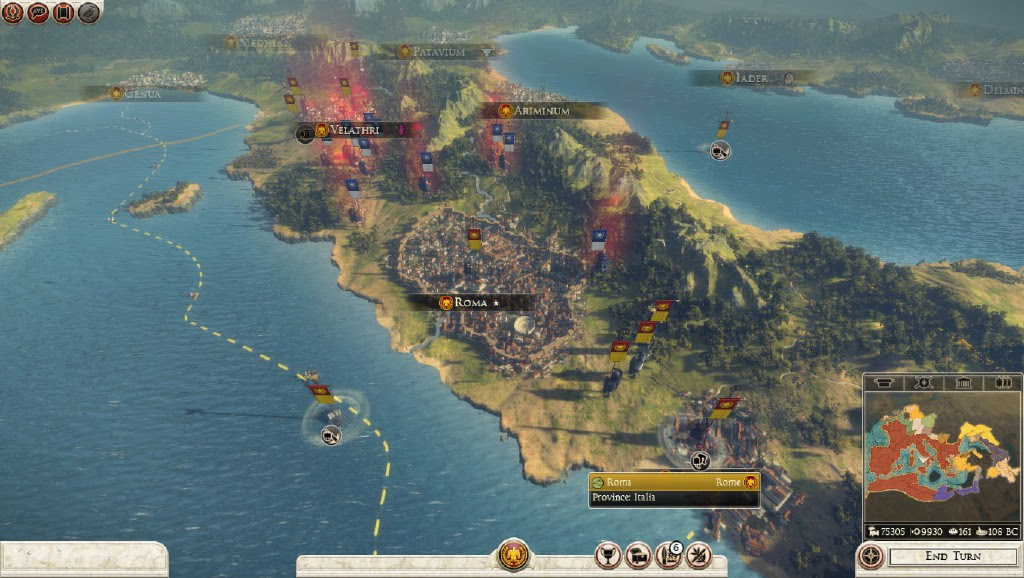Click the compass button beside End Turn
The width and height of the screenshot is (1024, 578).
point(870,556)
